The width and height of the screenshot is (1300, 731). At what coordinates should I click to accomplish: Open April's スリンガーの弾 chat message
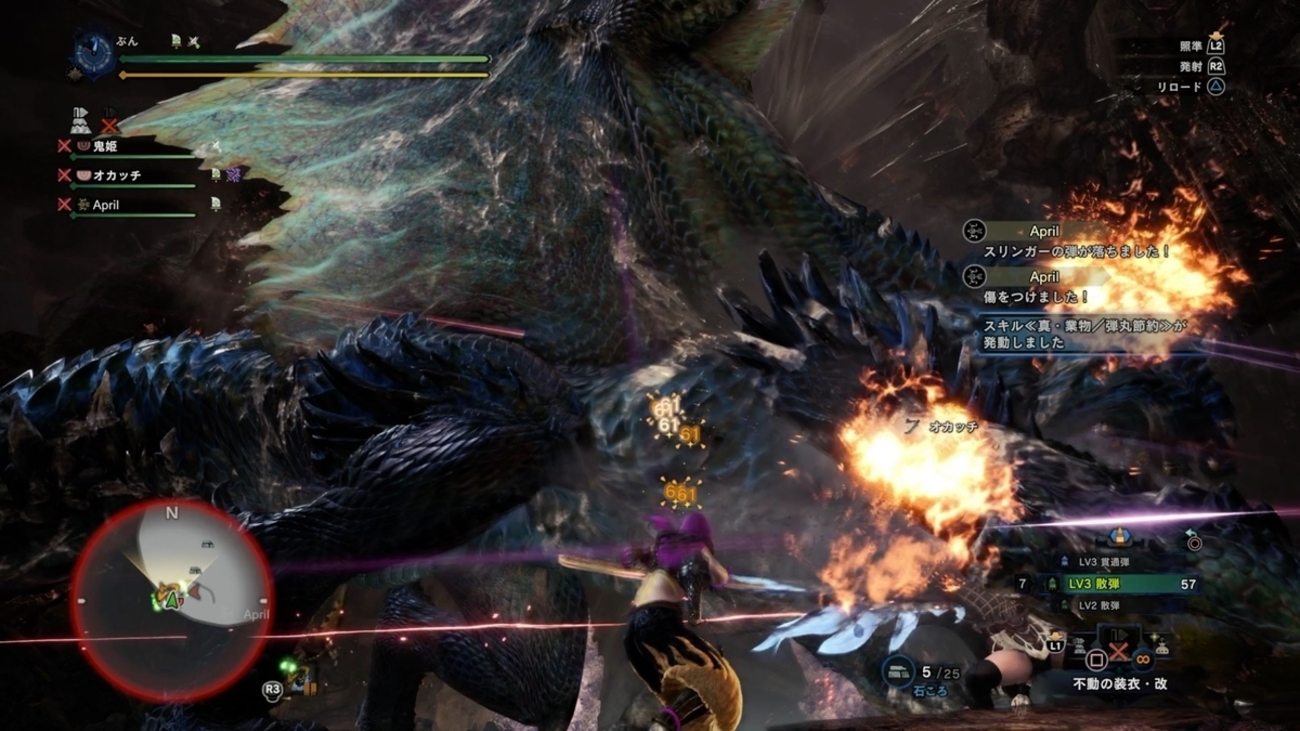1075,252
